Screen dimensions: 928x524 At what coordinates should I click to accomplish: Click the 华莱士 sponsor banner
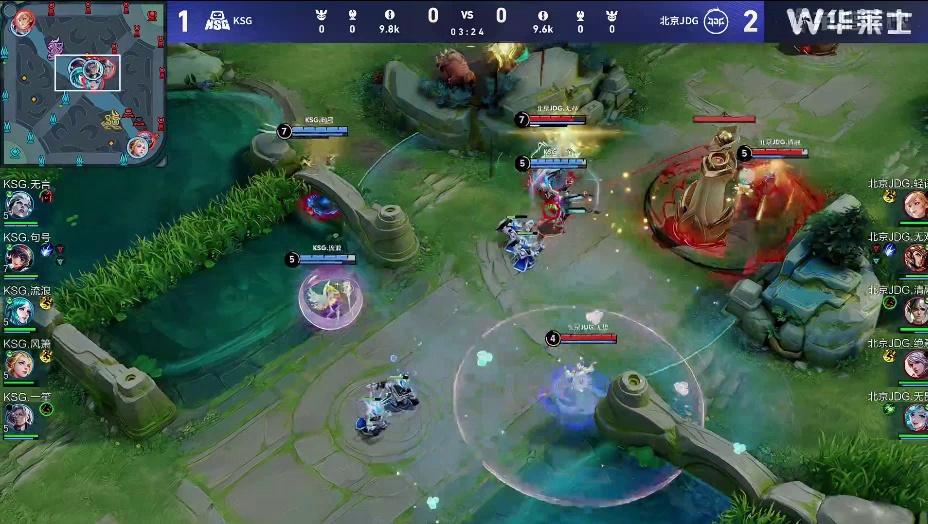tap(847, 21)
